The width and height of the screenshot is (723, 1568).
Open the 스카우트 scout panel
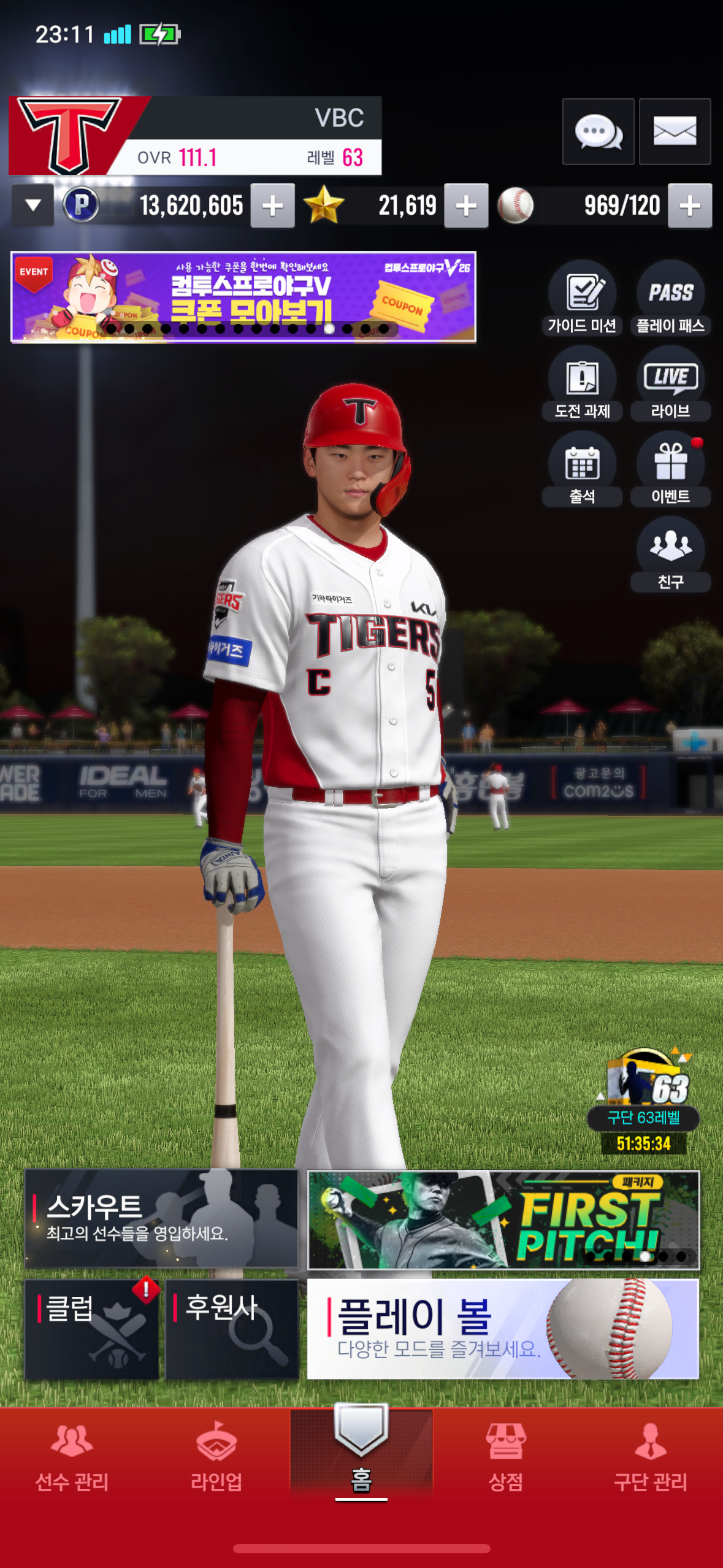pos(161,1218)
